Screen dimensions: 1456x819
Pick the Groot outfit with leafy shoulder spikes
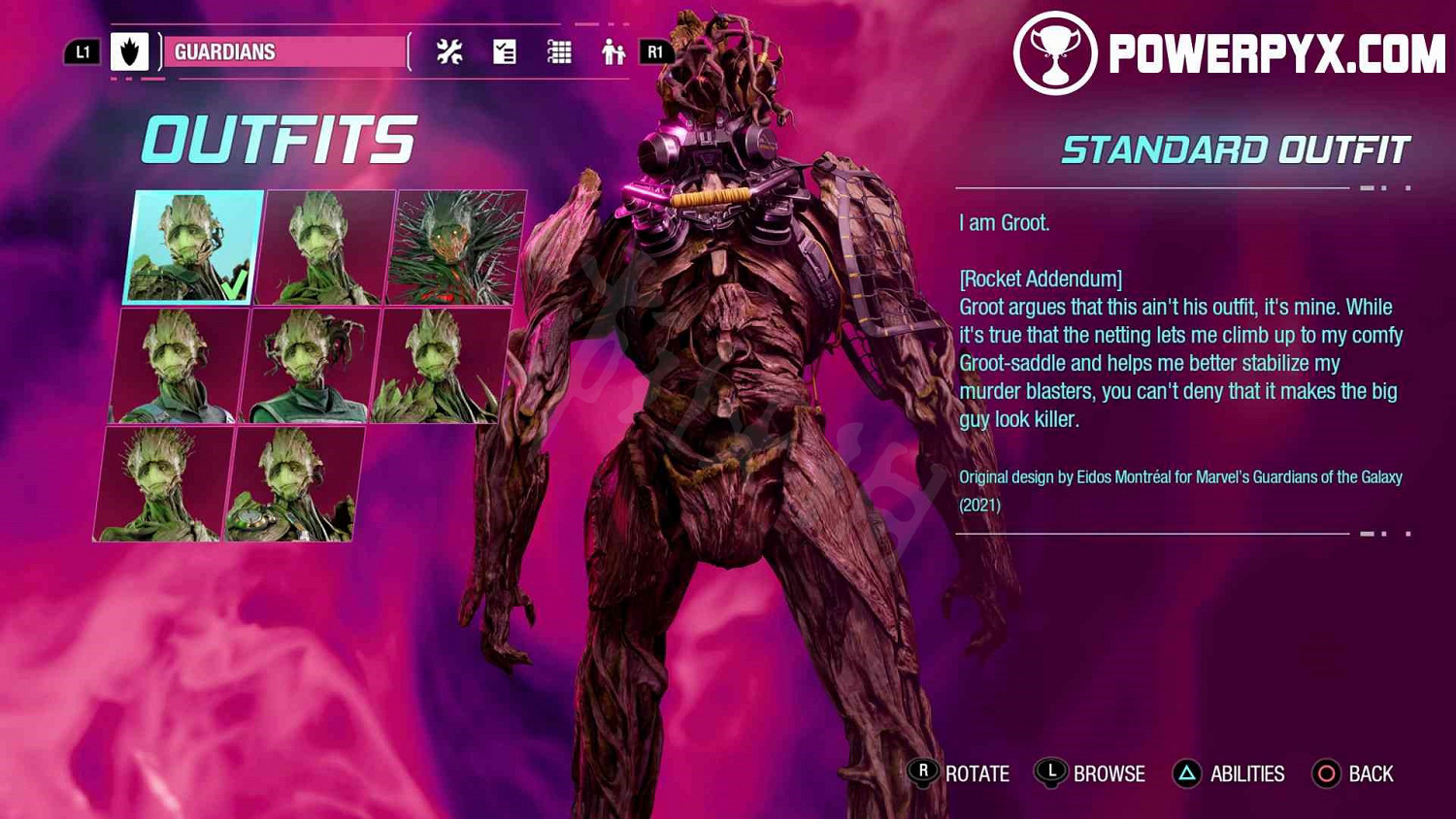pos(439,366)
